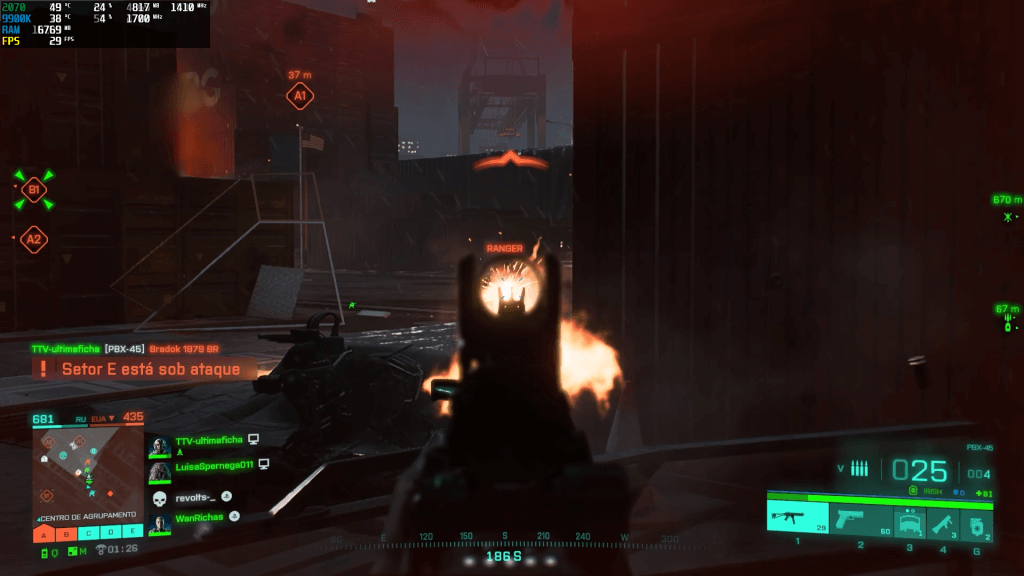Screen dimensions: 1024x576
Task: Click the ammo fire-mode bullets icon
Action: pos(859,468)
